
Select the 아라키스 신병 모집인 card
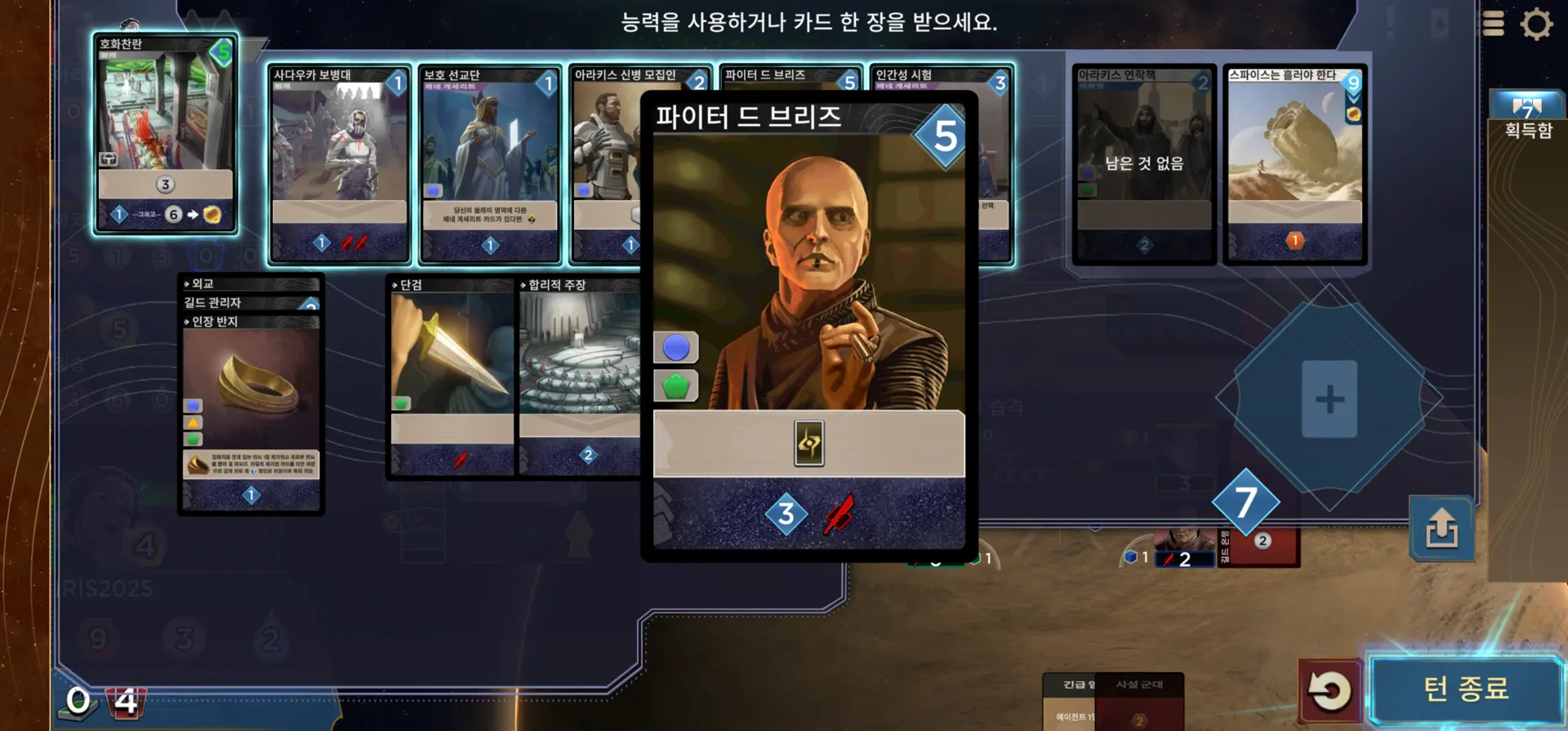(x=604, y=163)
